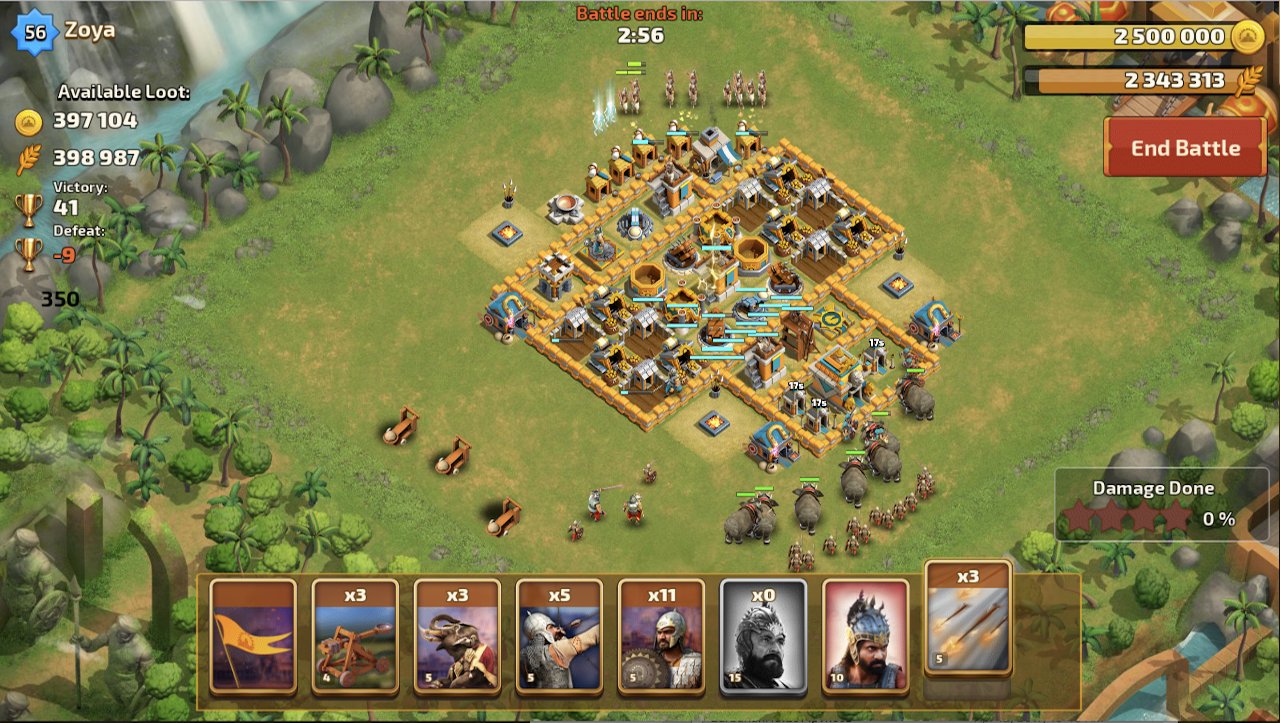Select the war elephant troop card
This screenshot has width=1280, height=723.
(x=457, y=636)
